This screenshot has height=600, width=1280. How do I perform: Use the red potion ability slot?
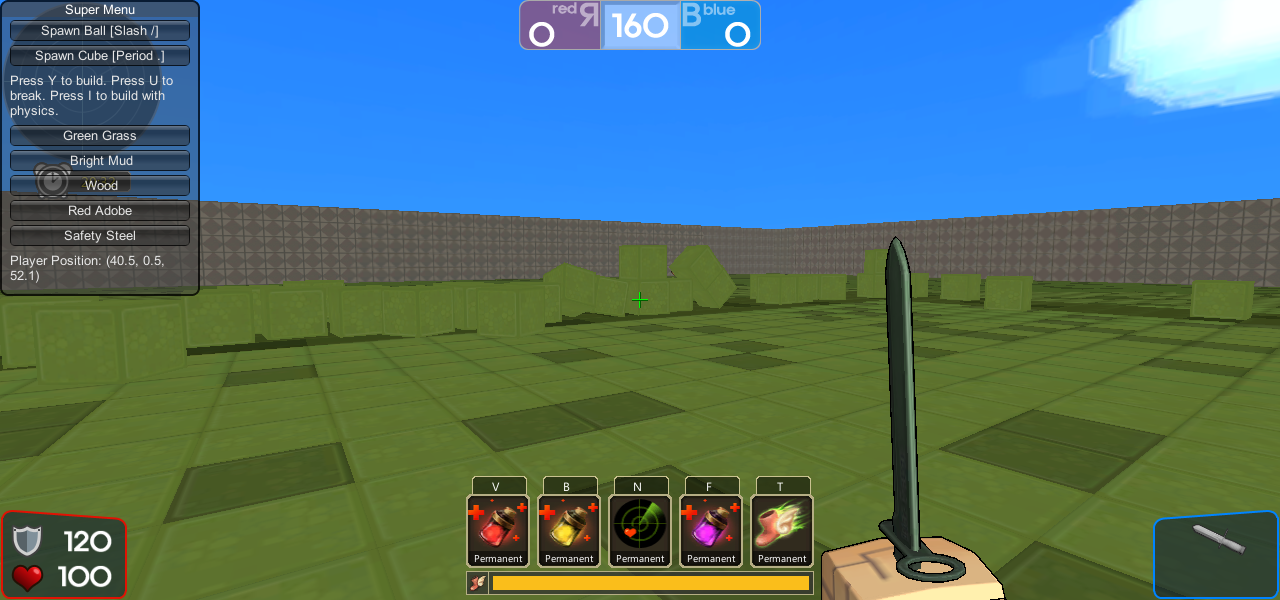[498, 530]
